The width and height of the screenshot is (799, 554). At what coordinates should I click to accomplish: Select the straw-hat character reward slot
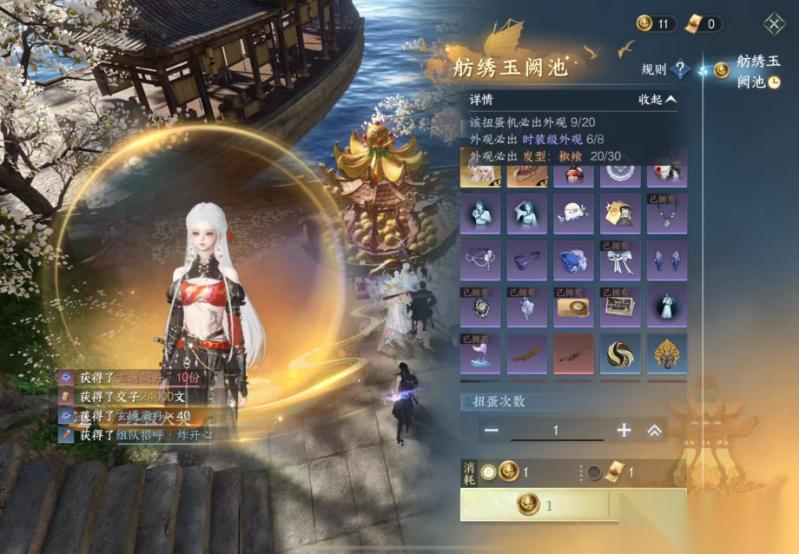pos(620,213)
